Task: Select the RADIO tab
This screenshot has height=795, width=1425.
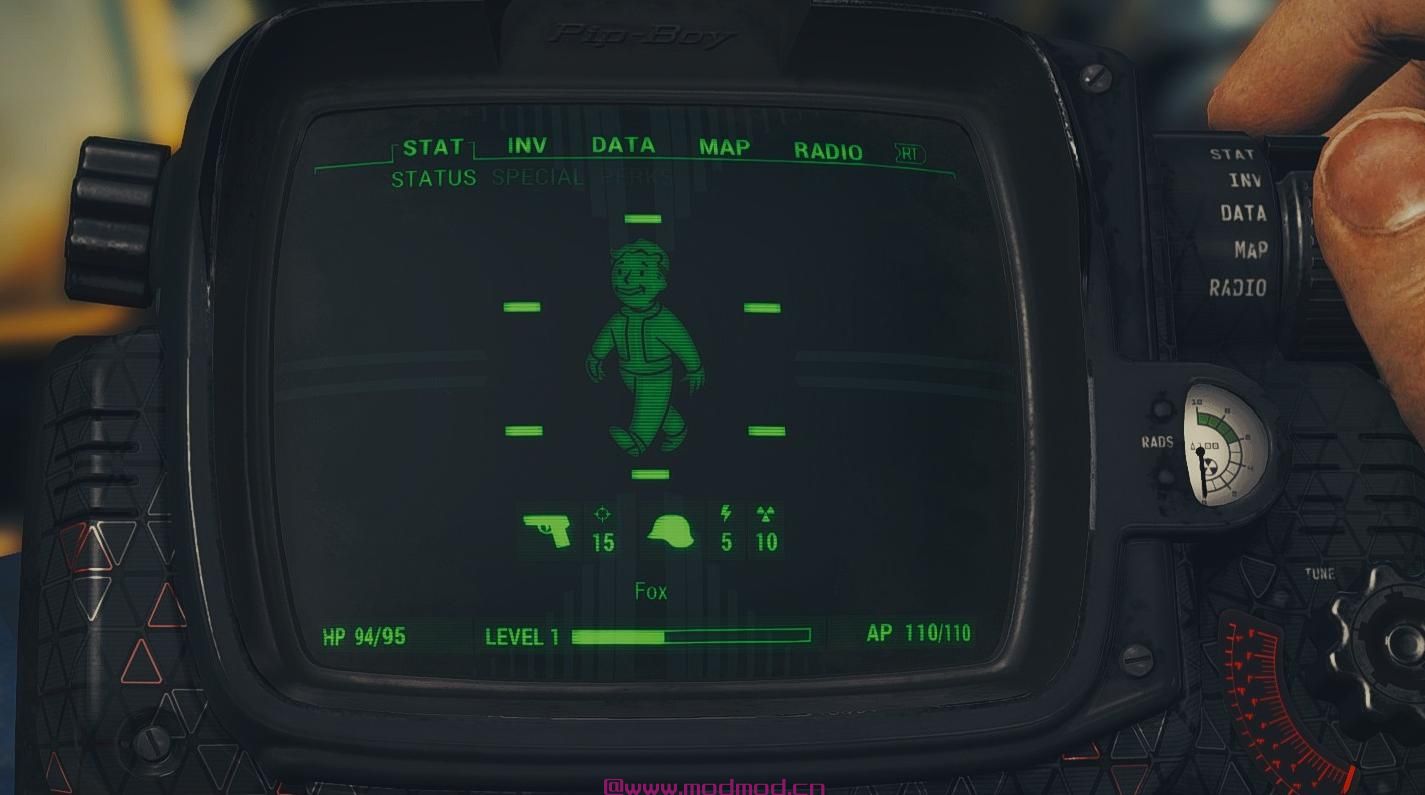Action: coord(829,152)
